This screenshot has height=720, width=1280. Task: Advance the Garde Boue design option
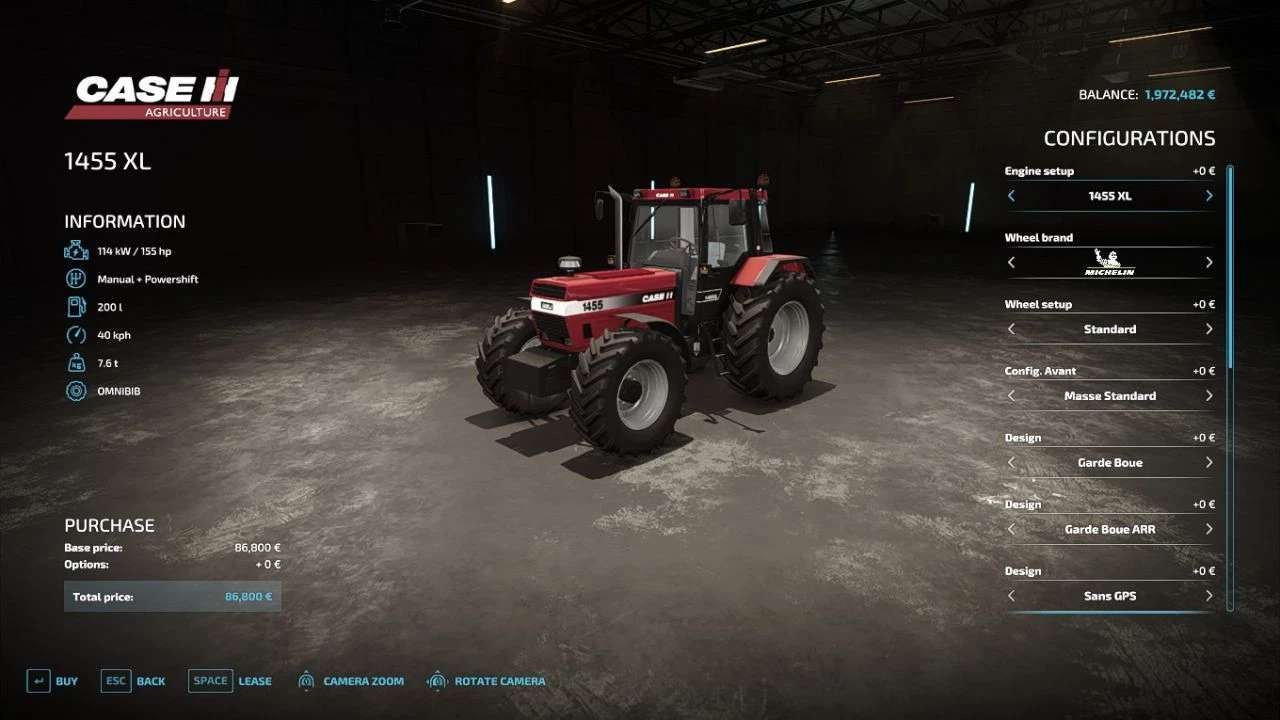(x=1209, y=462)
